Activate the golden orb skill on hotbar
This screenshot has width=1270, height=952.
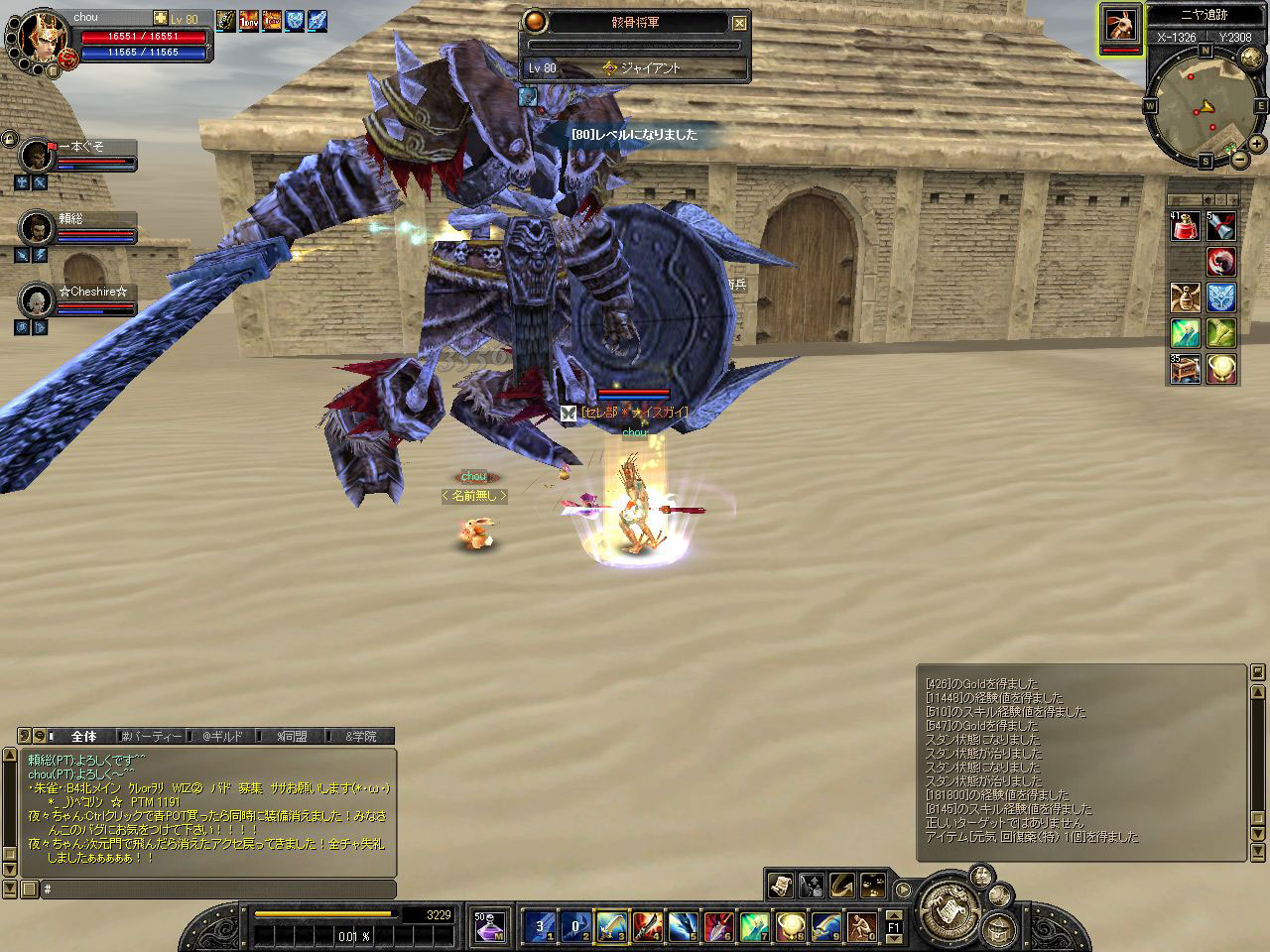coord(790,926)
